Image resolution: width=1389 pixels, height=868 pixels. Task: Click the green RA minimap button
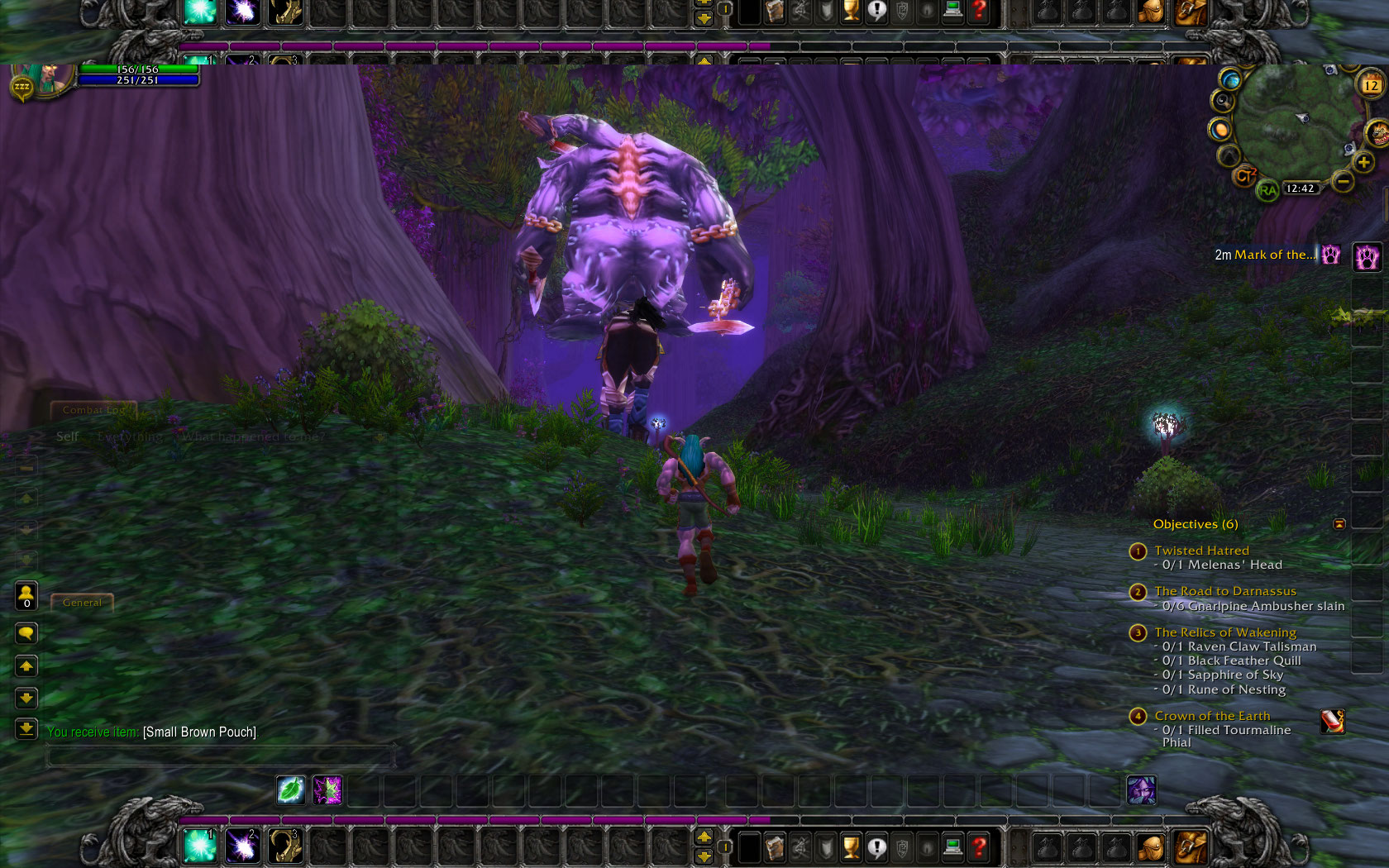click(x=1267, y=191)
